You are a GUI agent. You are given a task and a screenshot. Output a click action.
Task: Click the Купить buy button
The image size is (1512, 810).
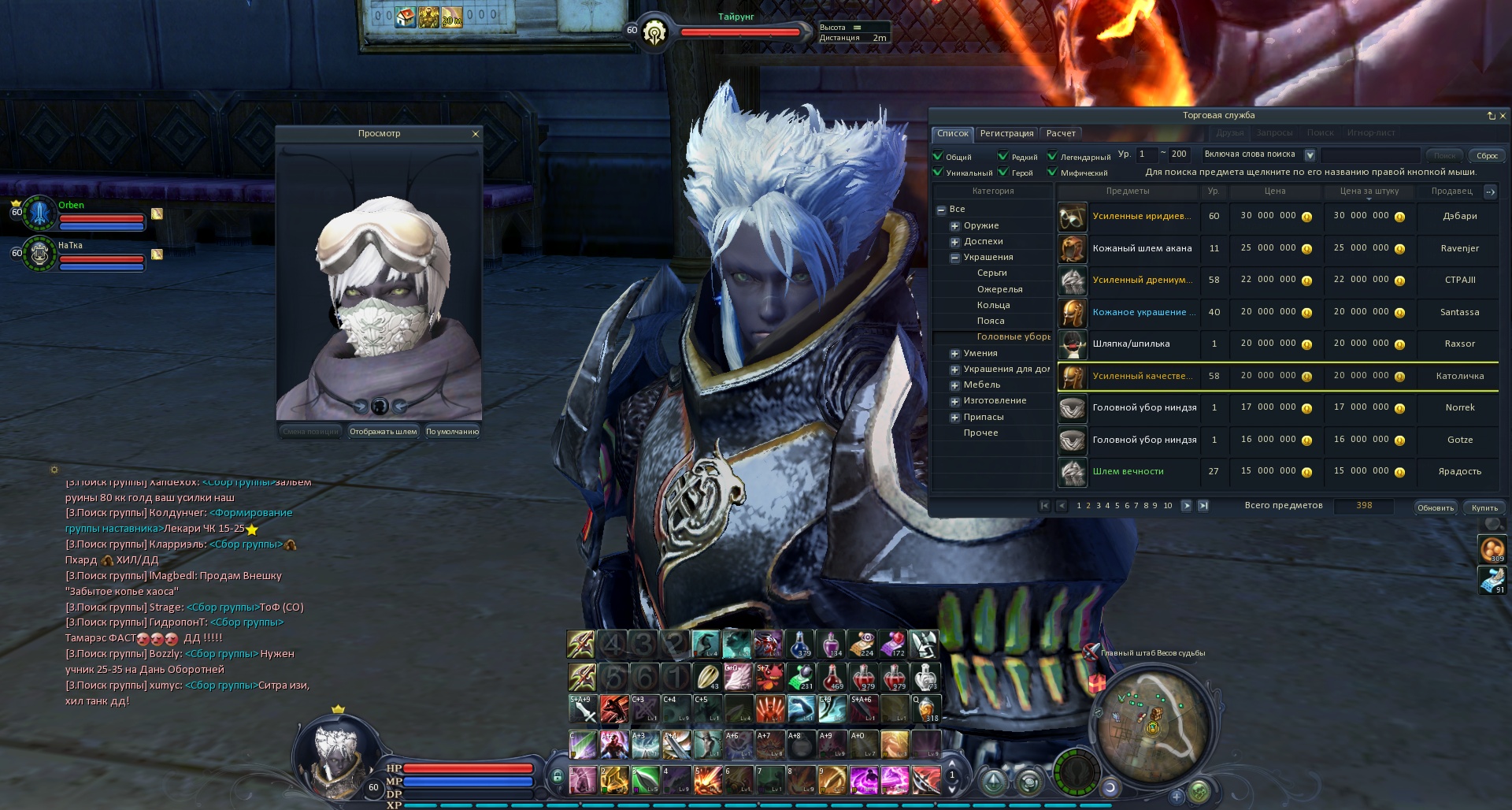click(1484, 508)
